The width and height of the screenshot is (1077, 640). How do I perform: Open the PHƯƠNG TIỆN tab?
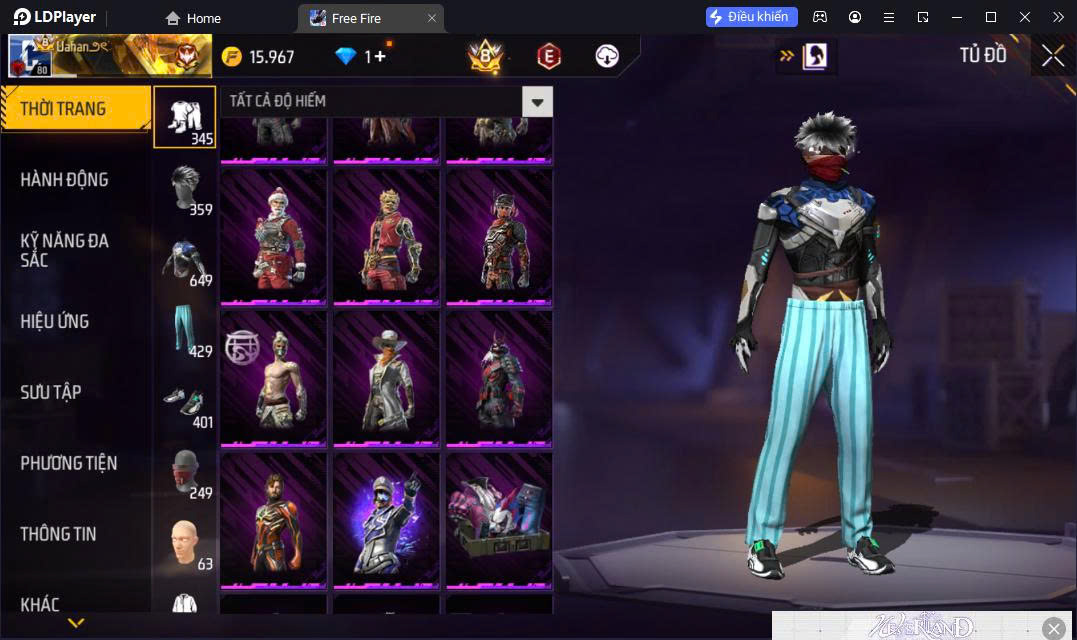coord(68,463)
